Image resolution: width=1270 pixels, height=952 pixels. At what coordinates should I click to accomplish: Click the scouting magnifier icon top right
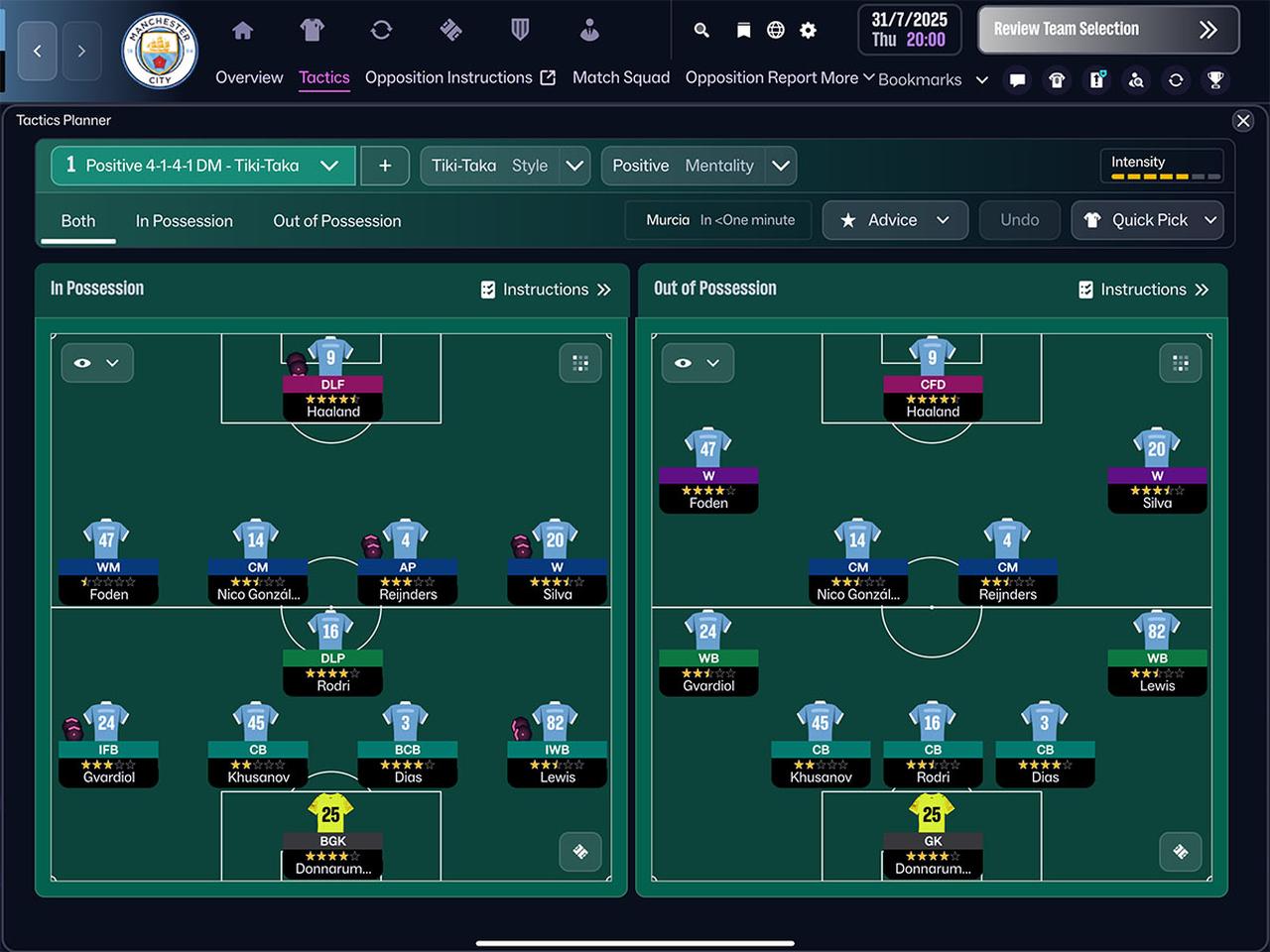[x=1136, y=79]
